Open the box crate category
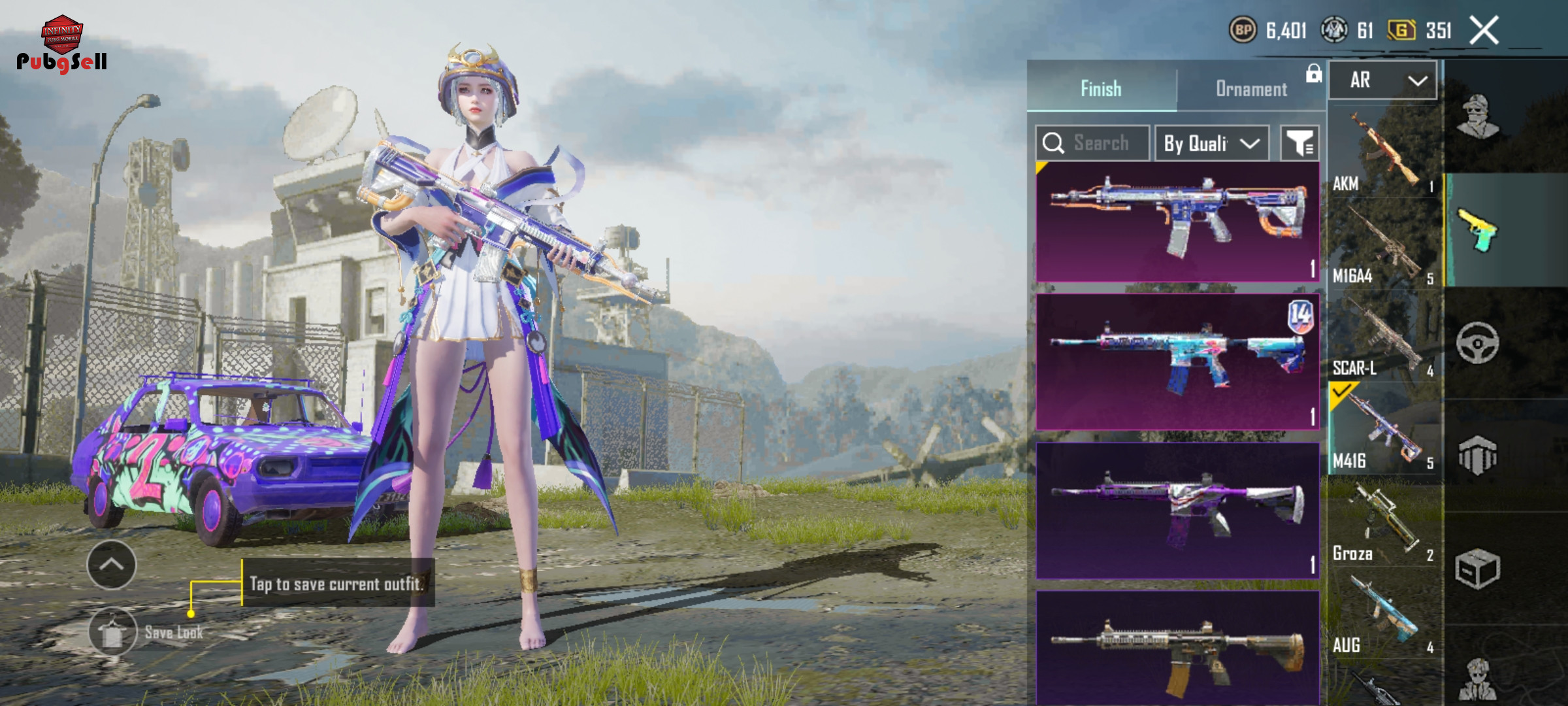Screen dimensions: 1568x706 pos(1478,569)
